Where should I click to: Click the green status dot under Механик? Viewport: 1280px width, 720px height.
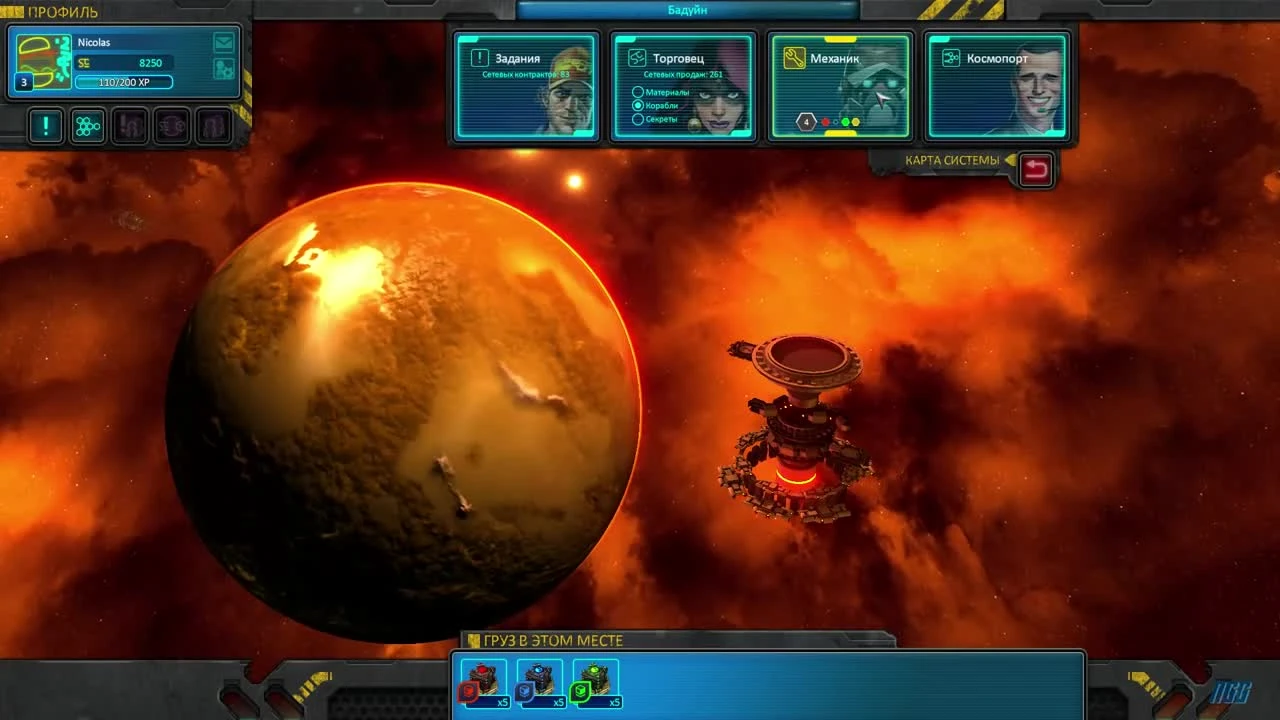pyautogui.click(x=845, y=121)
